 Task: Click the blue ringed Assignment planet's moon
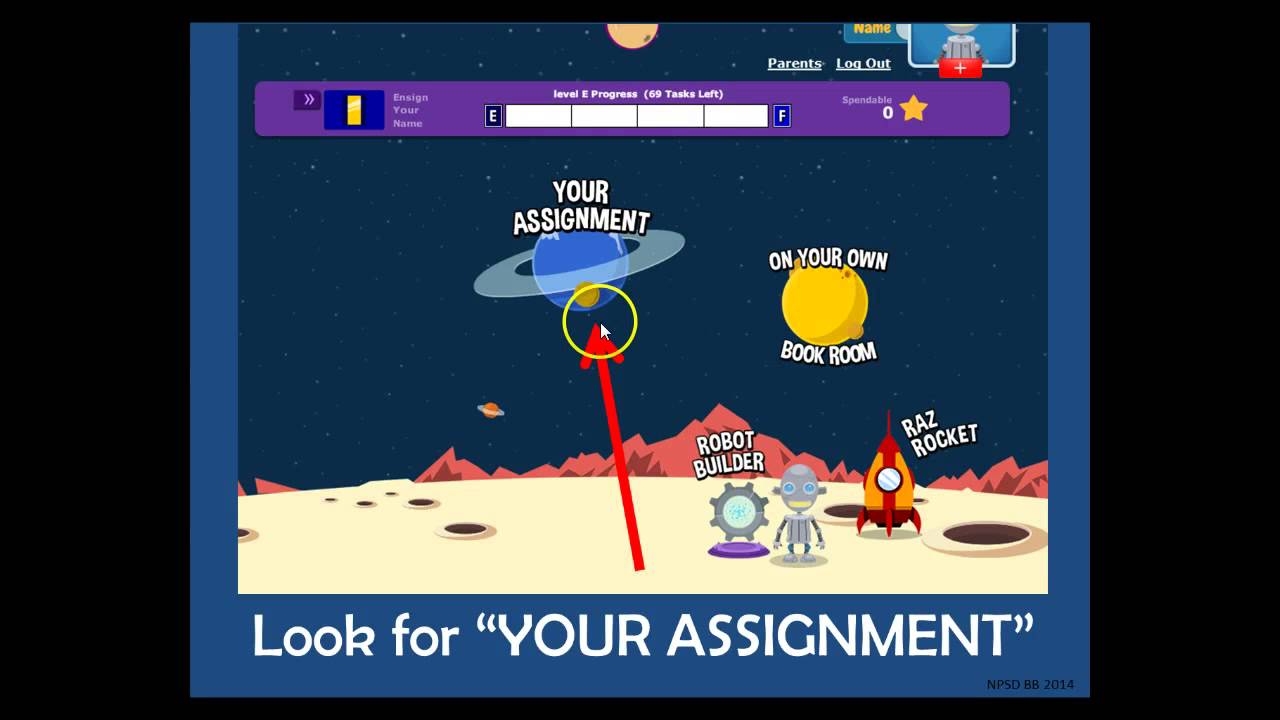click(x=589, y=297)
